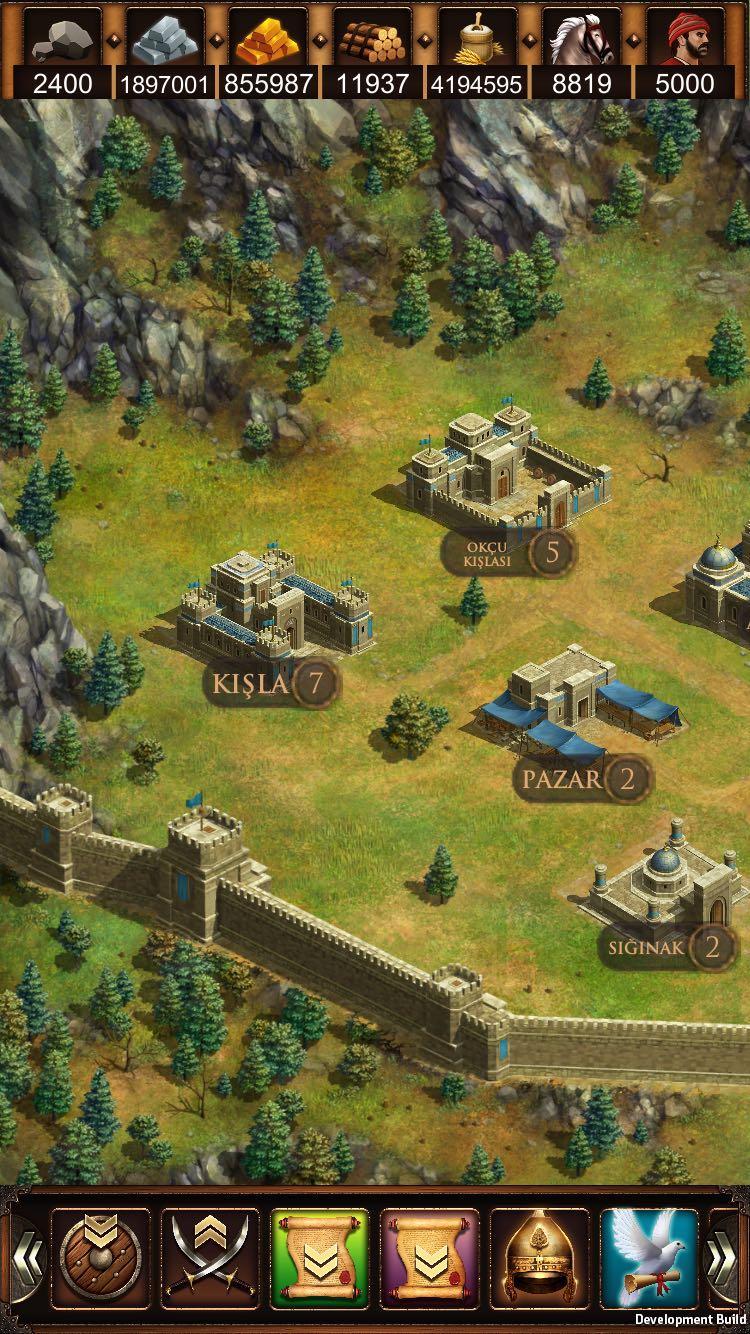The height and width of the screenshot is (1334, 750).
Task: Use the green scroll item
Action: [x=320, y=1258]
